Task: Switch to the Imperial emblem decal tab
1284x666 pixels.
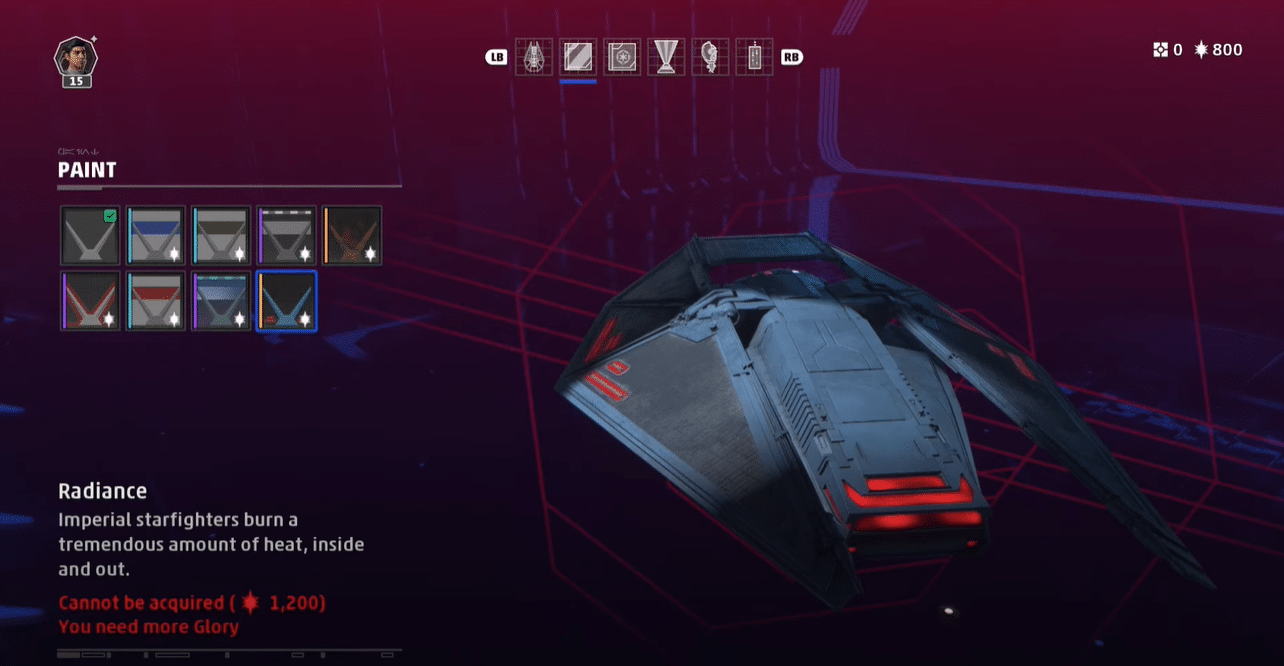Action: pos(622,57)
